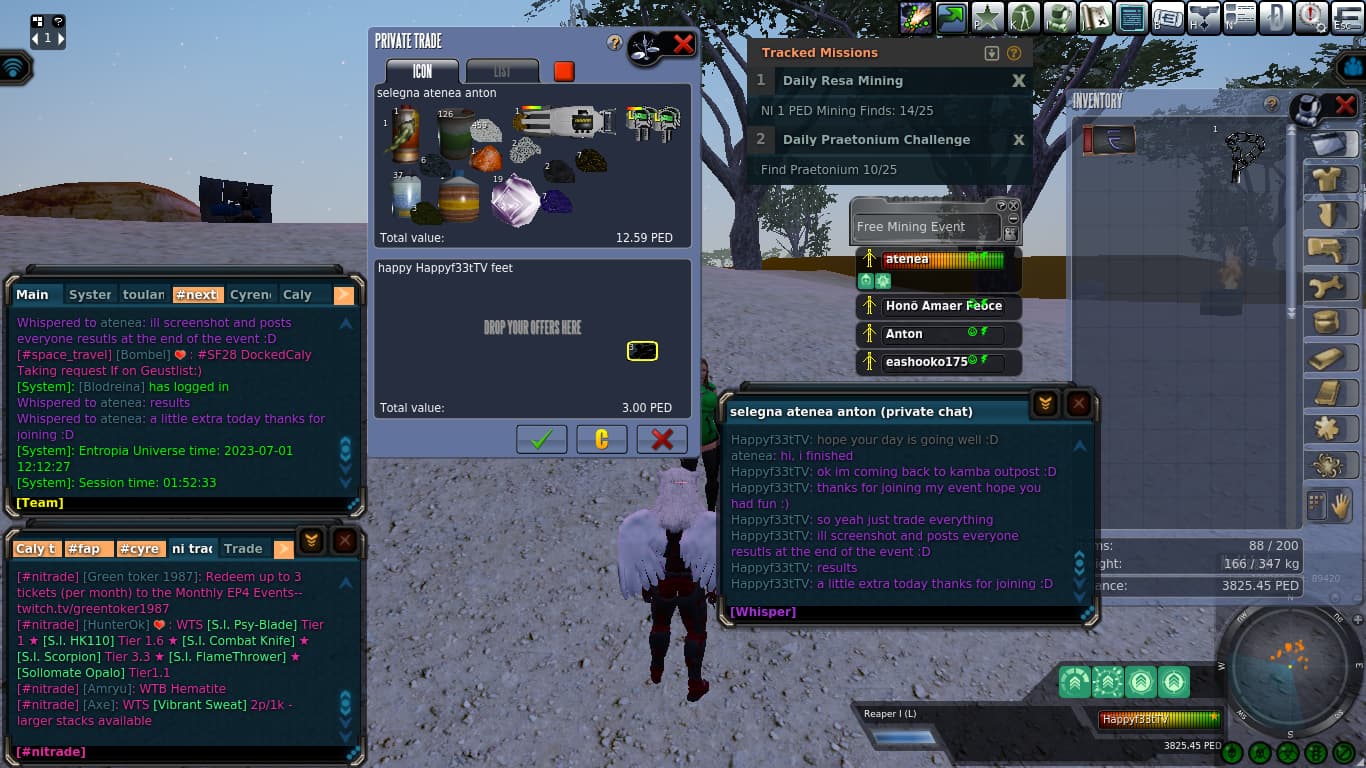Switch trade view to the List tab
The width and height of the screenshot is (1366, 768).
[502, 71]
